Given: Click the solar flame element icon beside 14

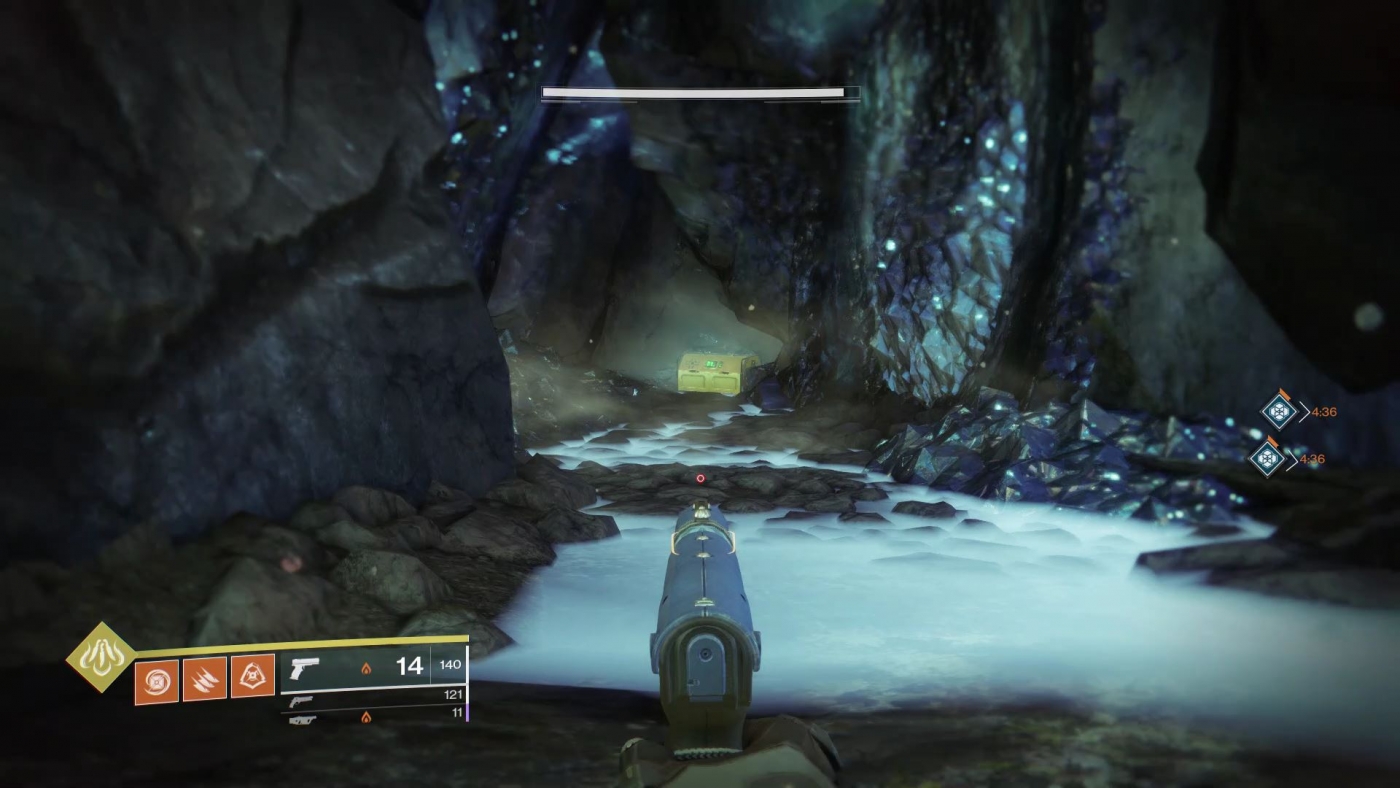Looking at the screenshot, I should [x=366, y=669].
